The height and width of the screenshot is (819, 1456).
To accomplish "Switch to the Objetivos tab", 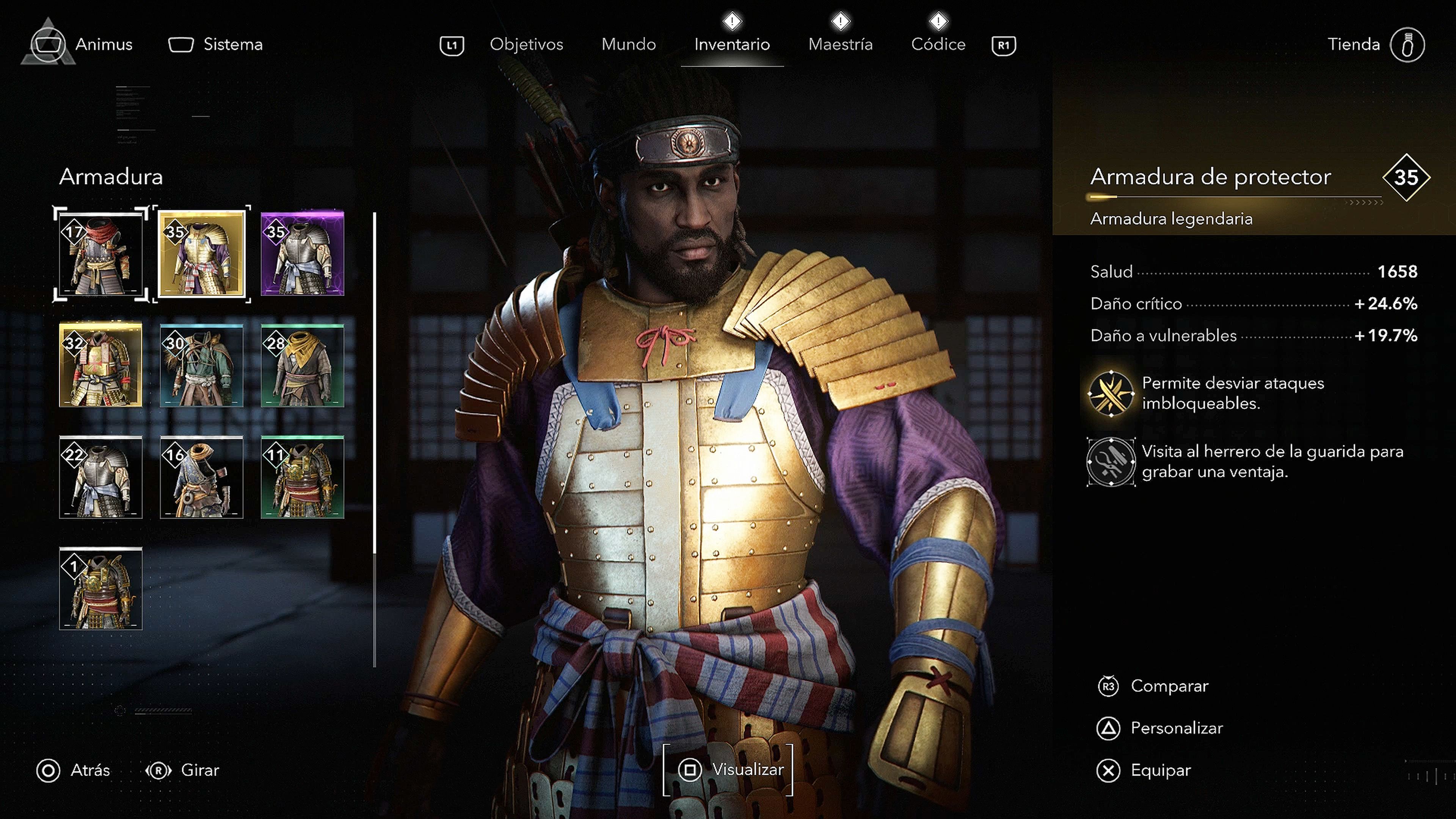I will tap(526, 44).
